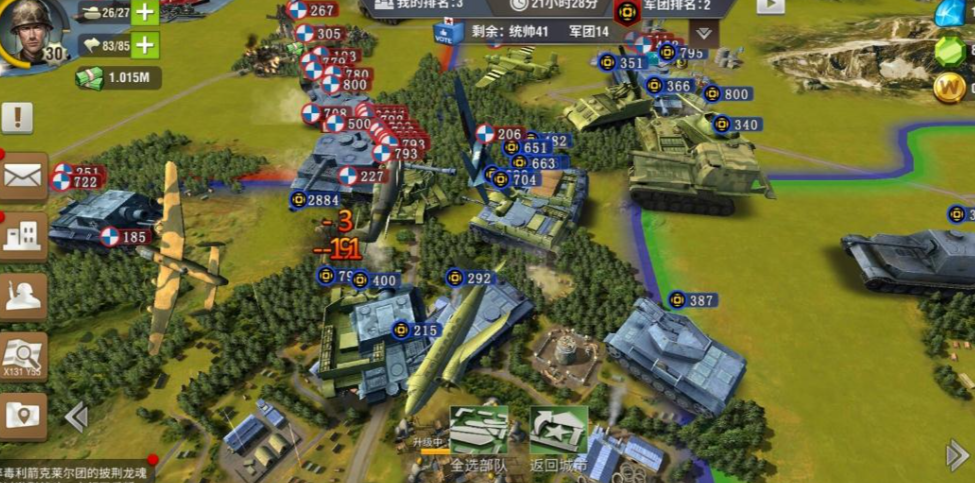This screenshot has width=975, height=483.
Task: Add march capacity with second plus button
Action: pyautogui.click(x=146, y=45)
